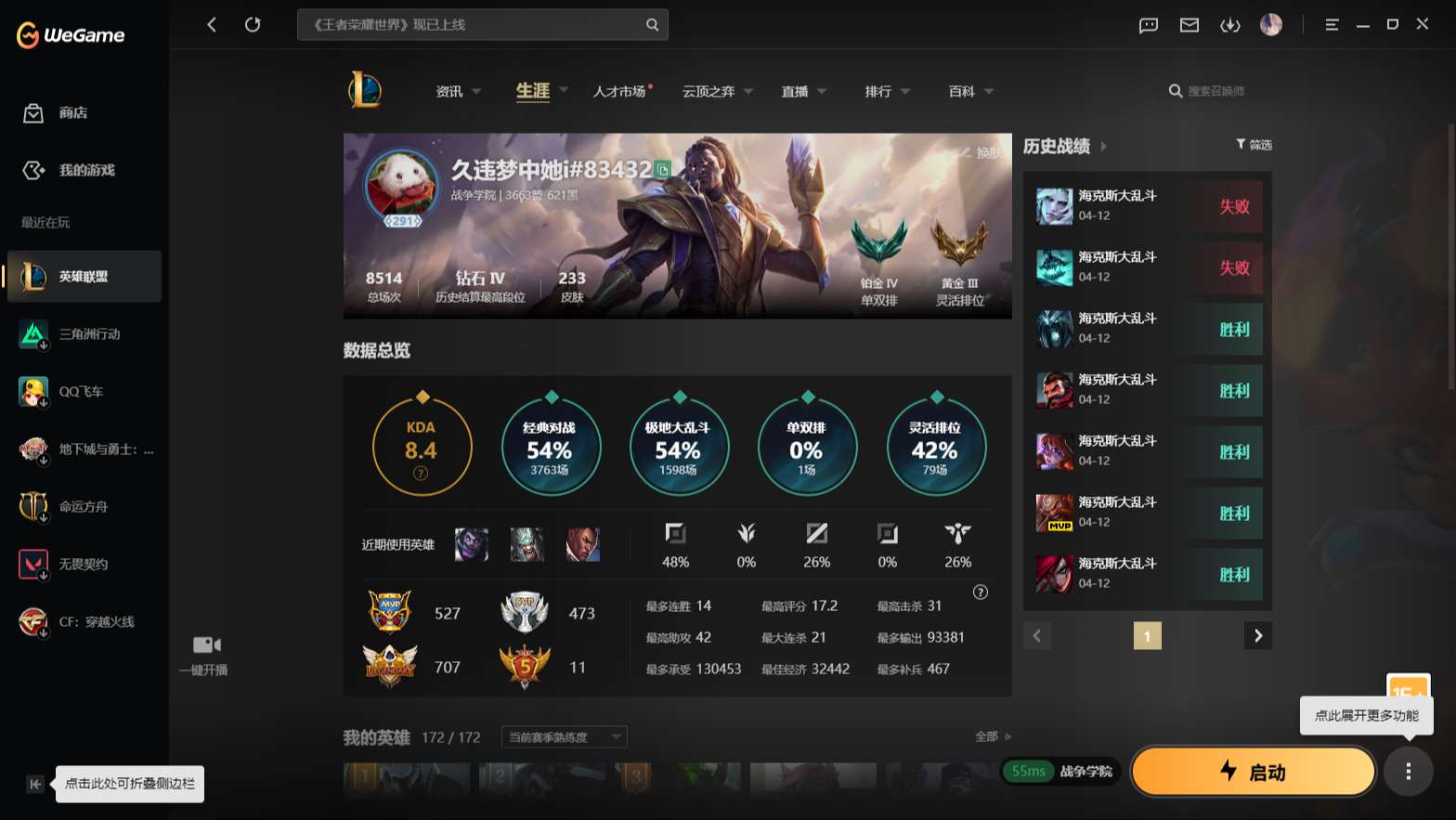Open the 筛选 filter in 历史战绩
The height and width of the screenshot is (820, 1456).
(1254, 145)
